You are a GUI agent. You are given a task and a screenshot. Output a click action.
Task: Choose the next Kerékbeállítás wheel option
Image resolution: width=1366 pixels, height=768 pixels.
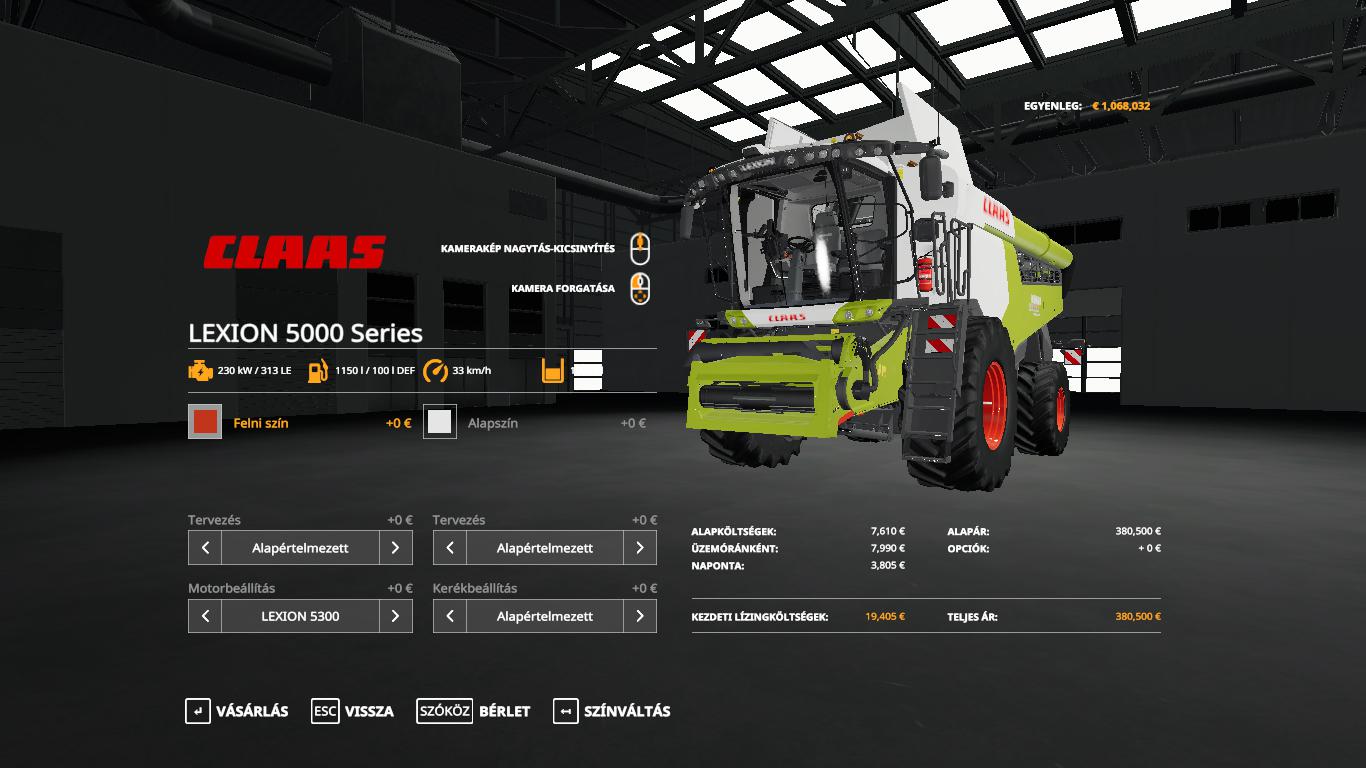point(640,616)
